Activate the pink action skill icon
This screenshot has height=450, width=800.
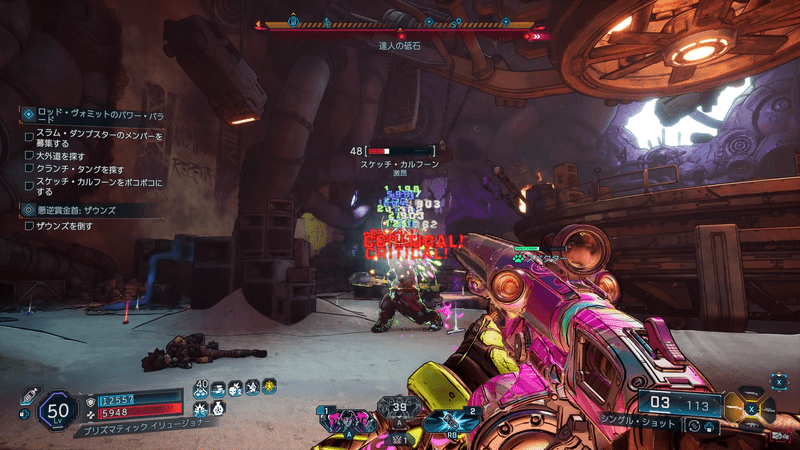pyautogui.click(x=347, y=420)
